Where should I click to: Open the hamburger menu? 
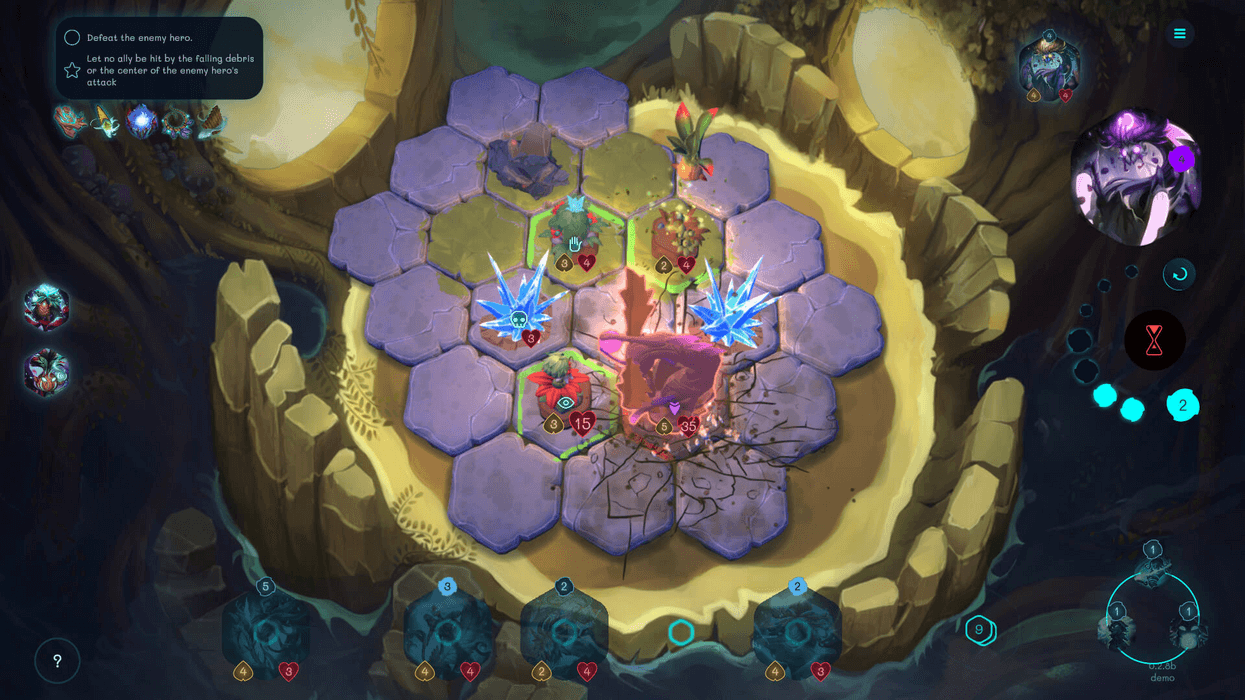coord(1179,34)
